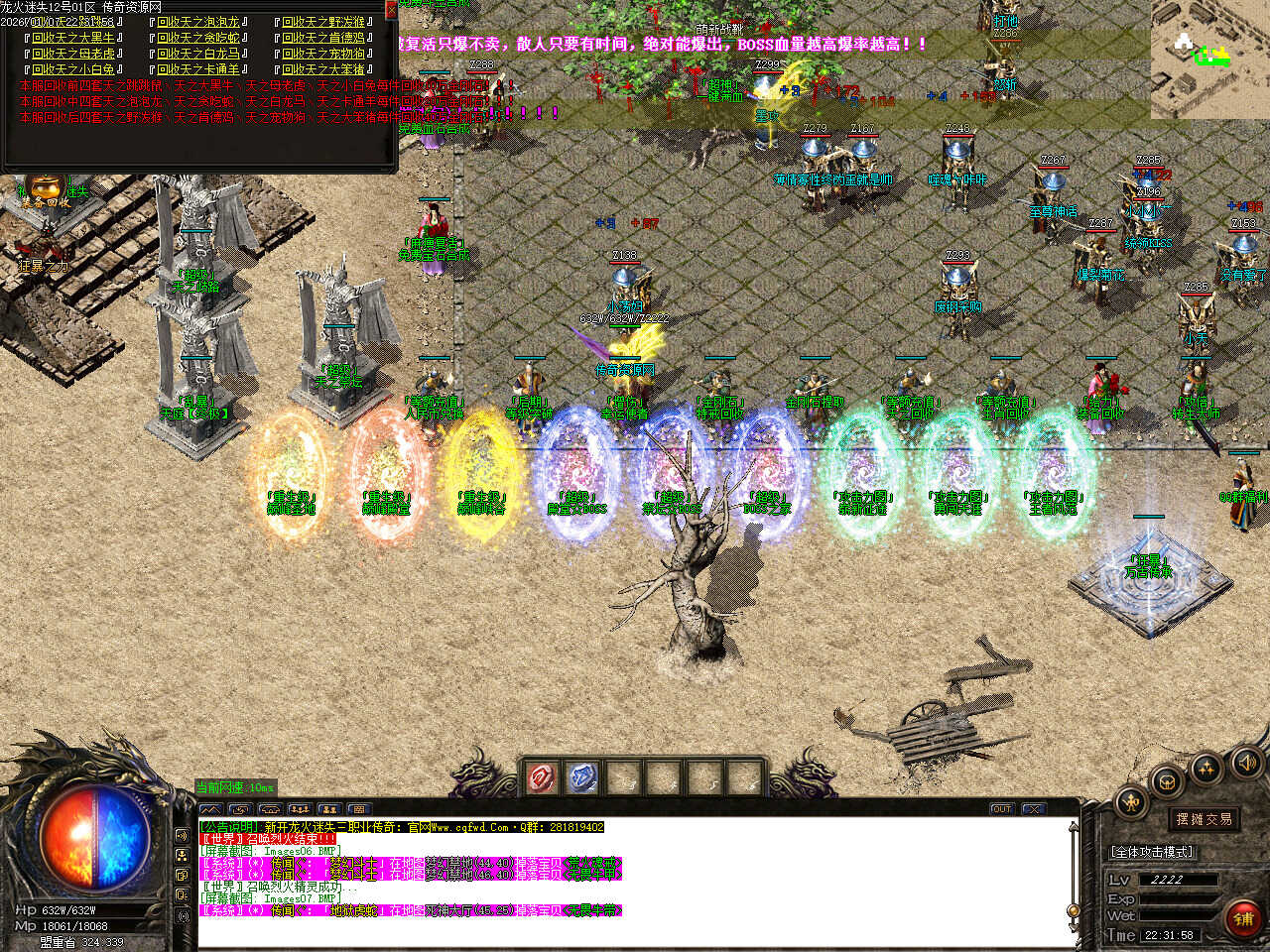
Task: Use the red scroll in the hotbar
Action: tap(541, 778)
